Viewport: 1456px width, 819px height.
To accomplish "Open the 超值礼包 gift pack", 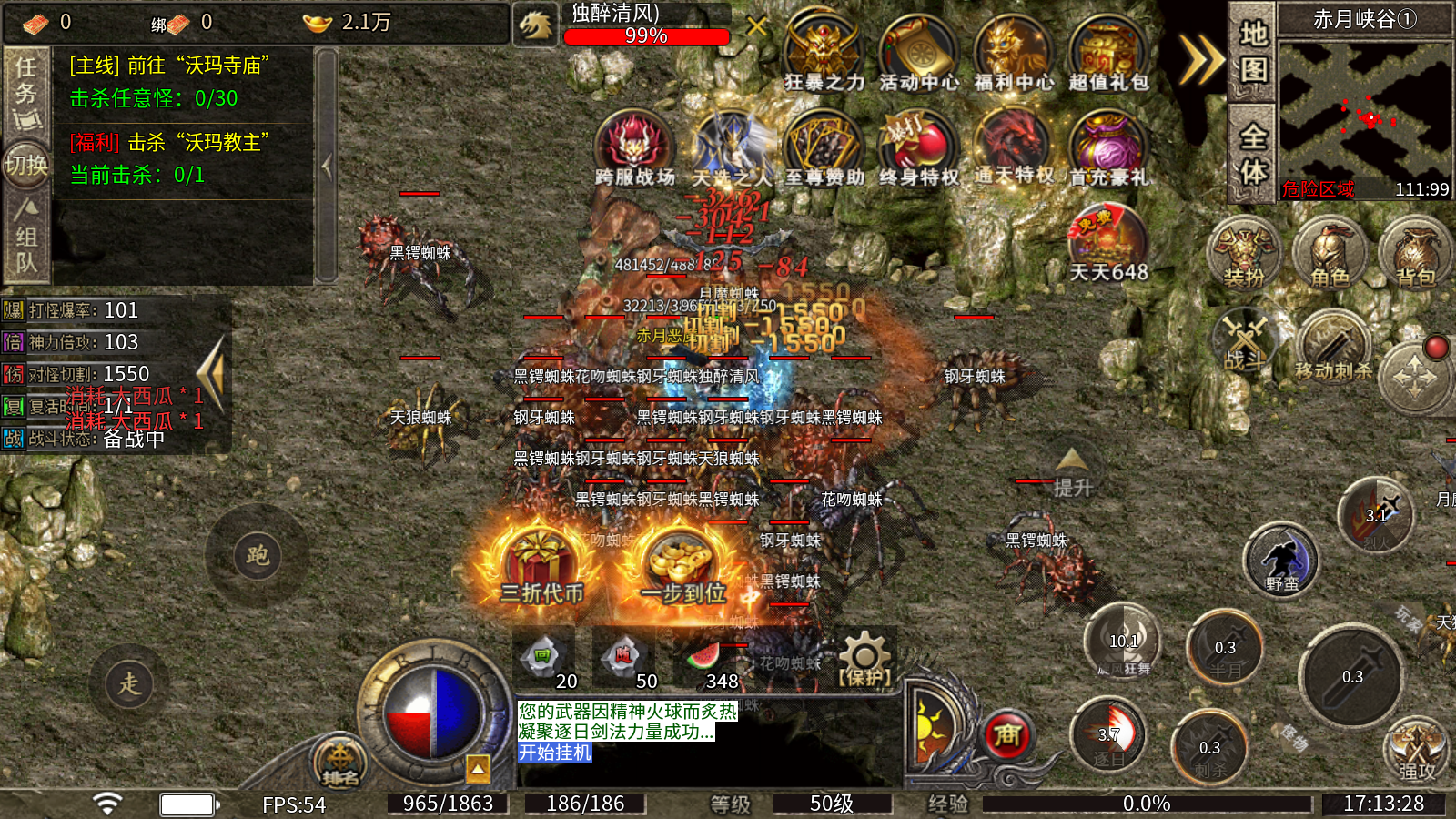I will click(x=1108, y=53).
